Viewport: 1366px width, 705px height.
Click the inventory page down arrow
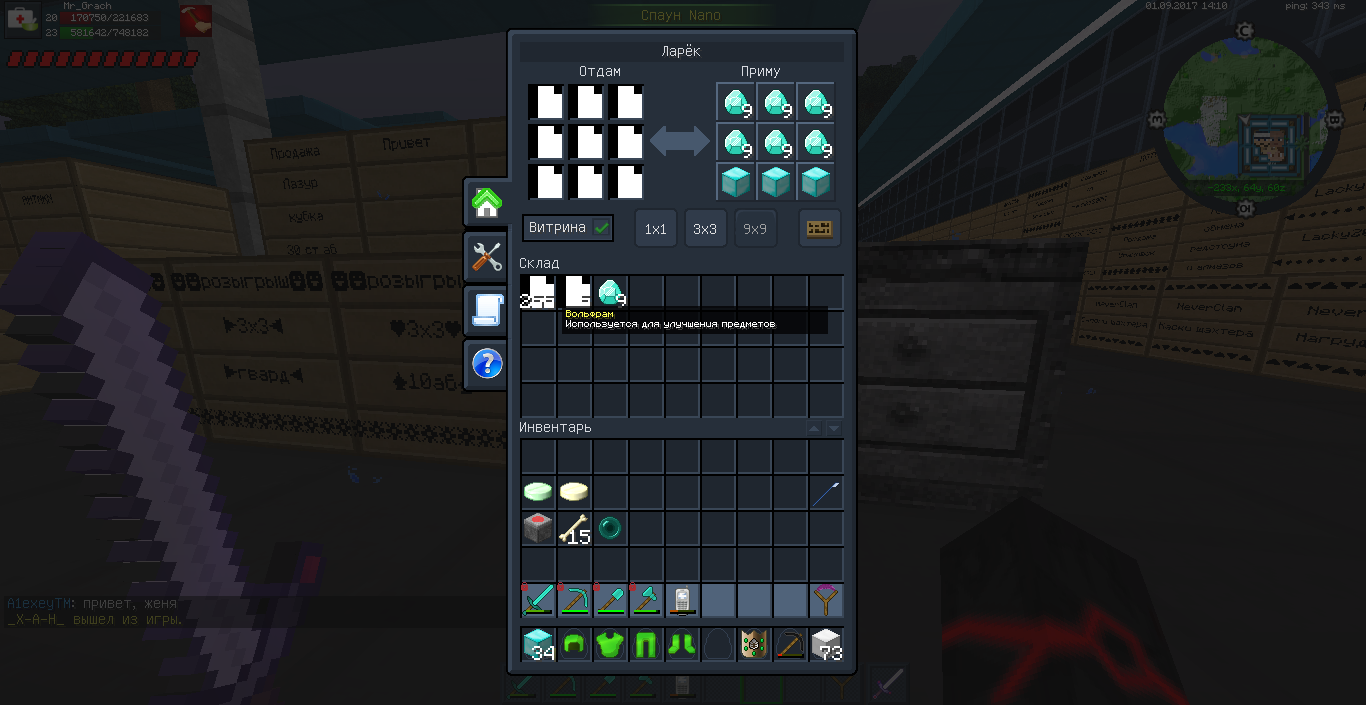[x=834, y=428]
